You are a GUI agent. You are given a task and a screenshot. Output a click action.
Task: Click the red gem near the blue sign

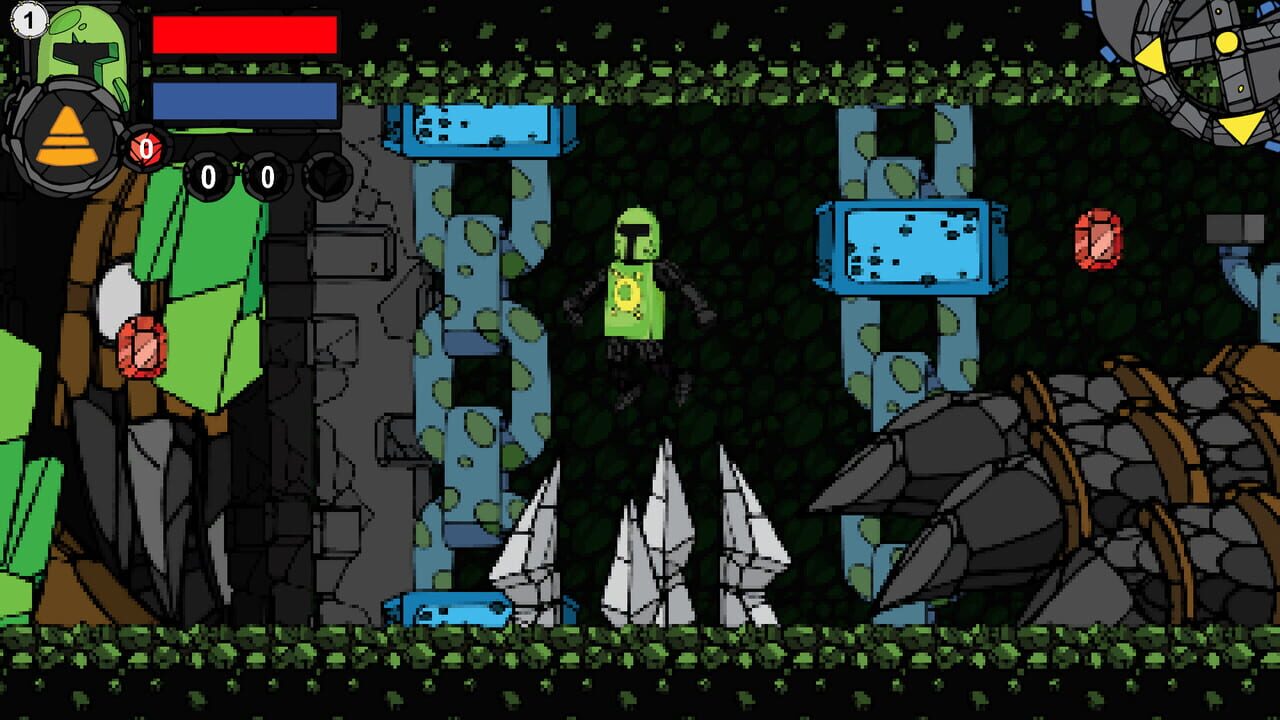pyautogui.click(x=1098, y=238)
